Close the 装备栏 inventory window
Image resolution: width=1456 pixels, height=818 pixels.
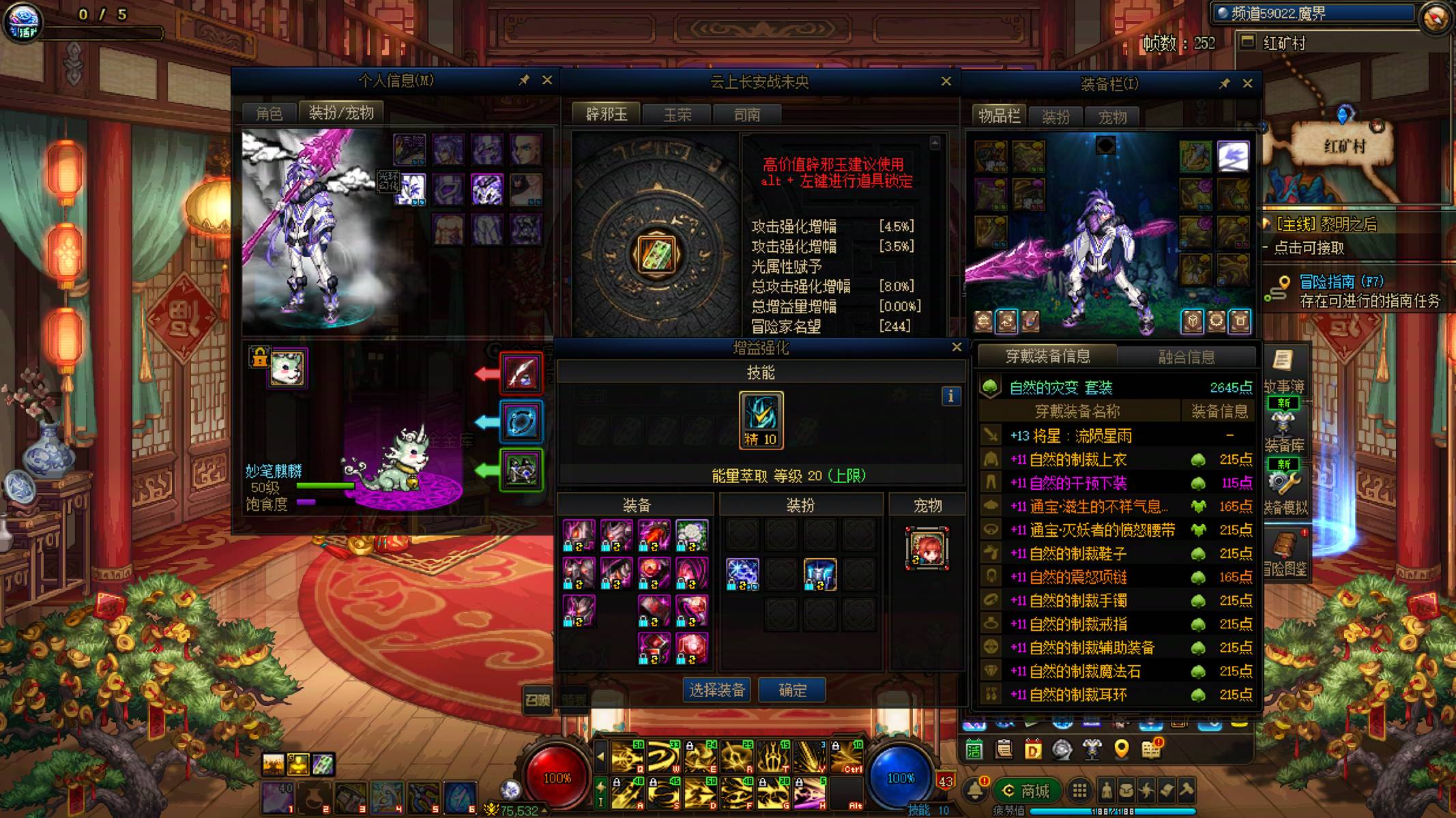coord(1247,83)
